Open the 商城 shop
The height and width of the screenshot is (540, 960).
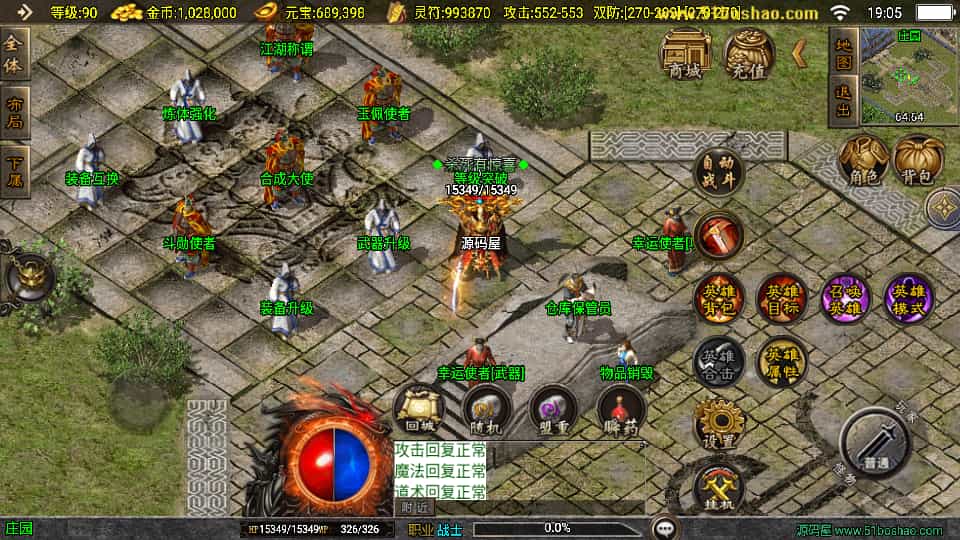(685, 53)
